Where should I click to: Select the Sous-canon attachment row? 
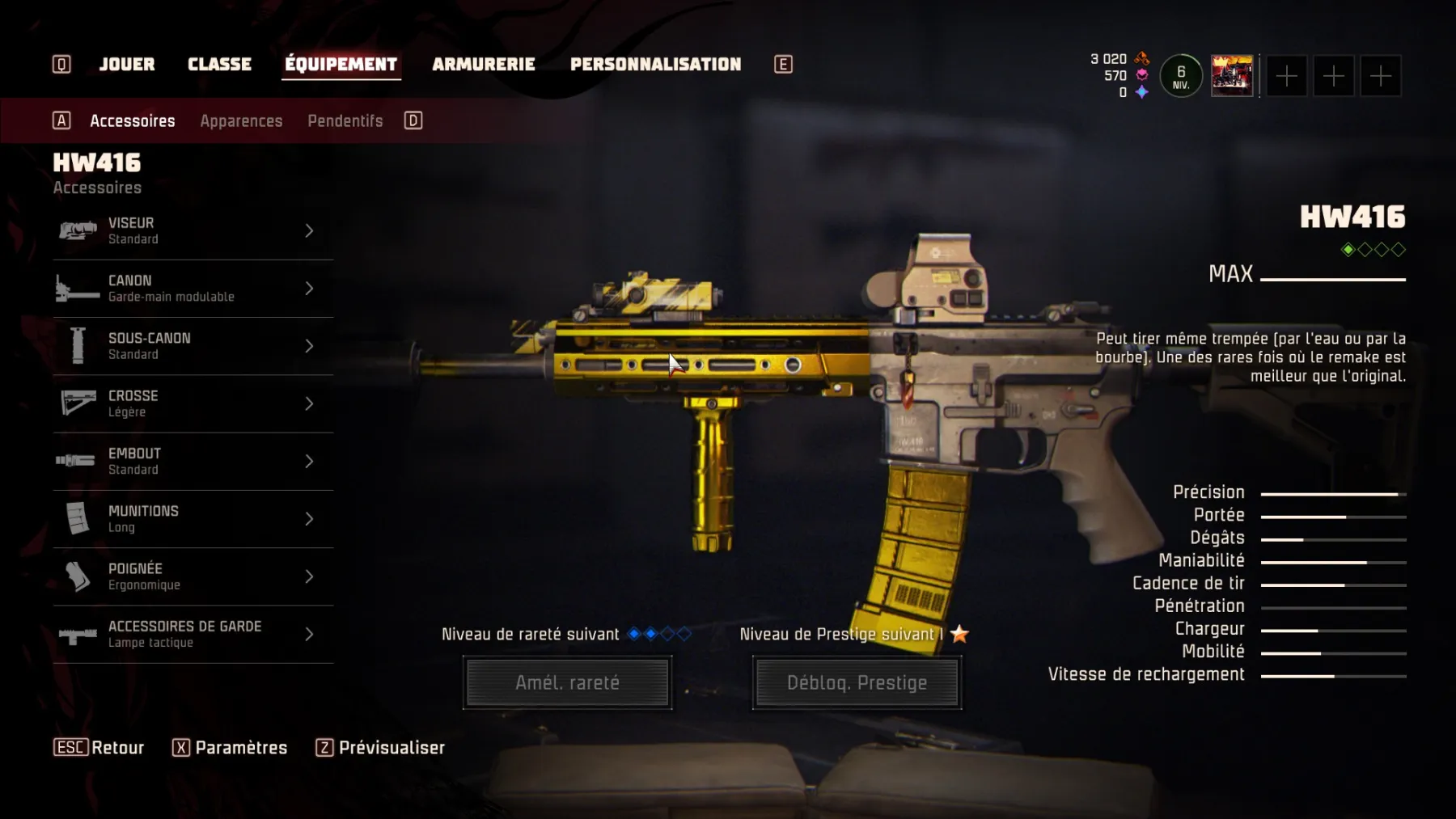click(193, 346)
